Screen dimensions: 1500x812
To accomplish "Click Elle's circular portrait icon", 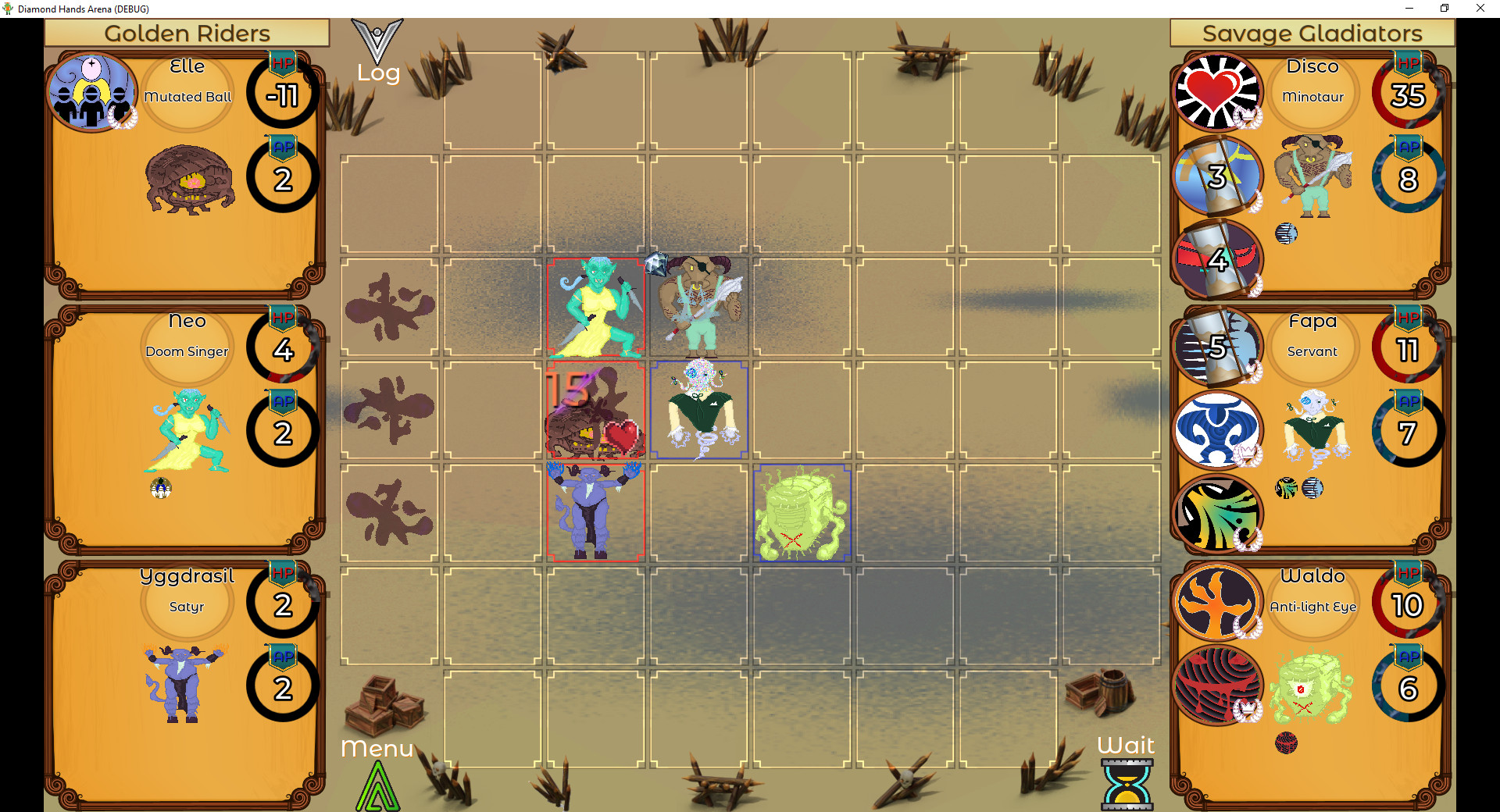I will pos(92,91).
